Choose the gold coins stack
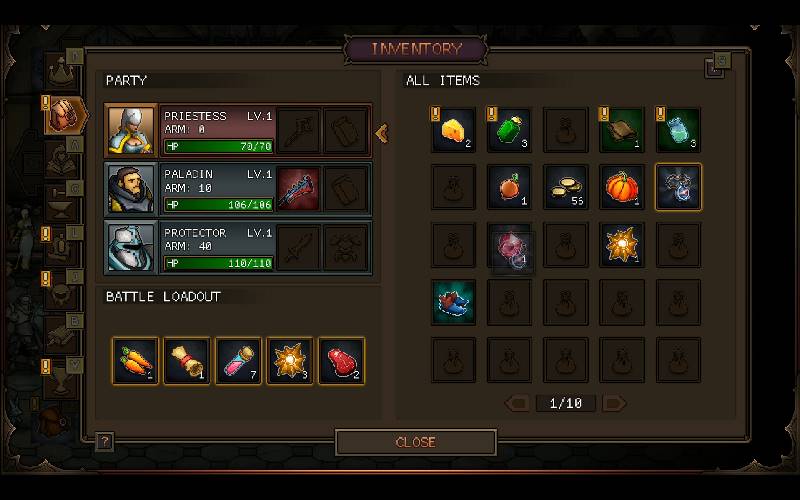Viewport: 800px width, 500px height. point(565,187)
